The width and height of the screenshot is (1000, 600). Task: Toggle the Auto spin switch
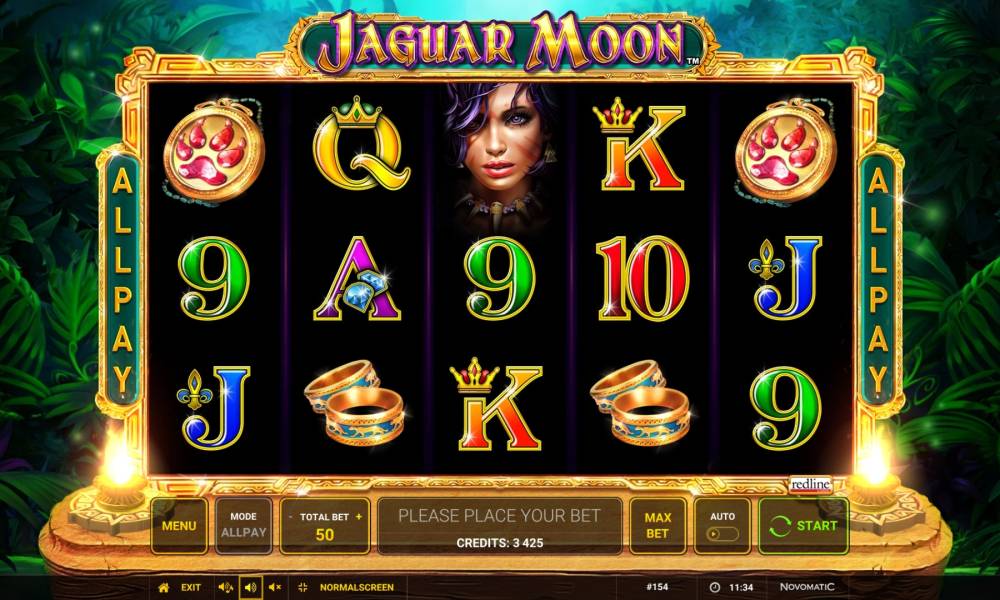pyautogui.click(x=722, y=533)
